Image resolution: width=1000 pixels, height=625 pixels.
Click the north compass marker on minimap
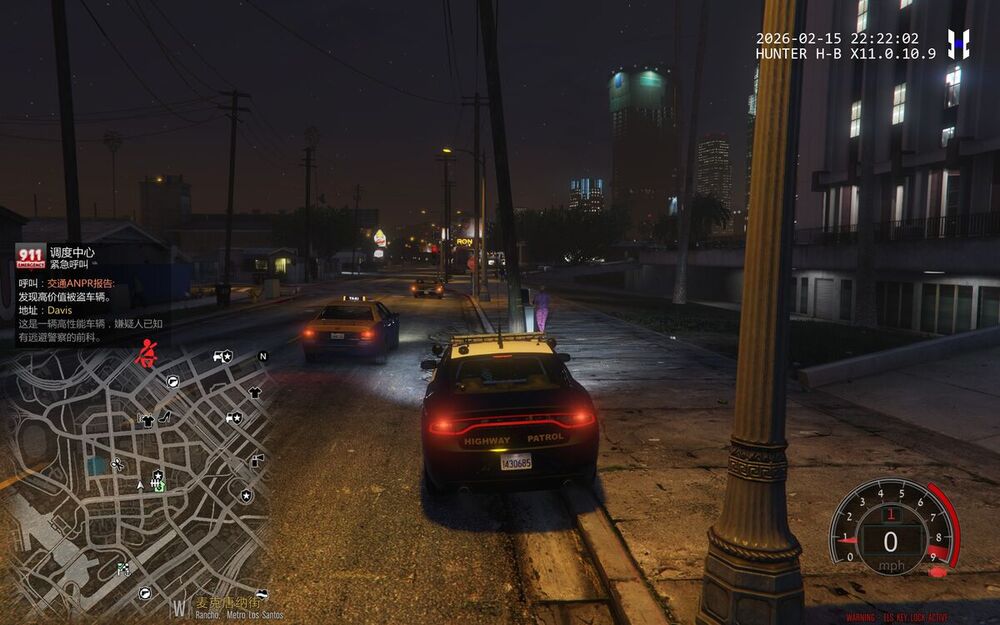click(x=263, y=356)
